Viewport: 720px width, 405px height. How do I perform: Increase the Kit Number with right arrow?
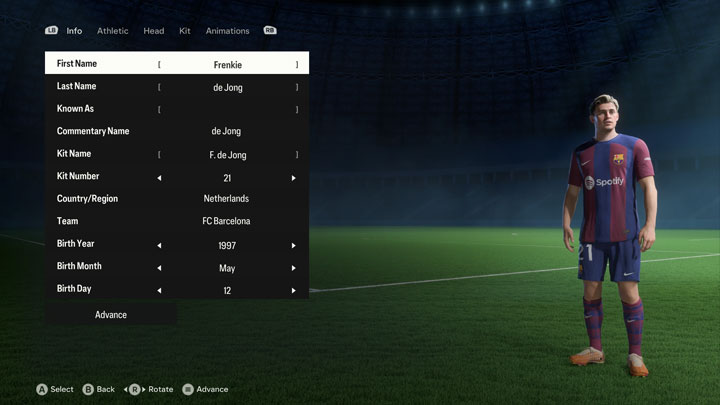pos(294,178)
